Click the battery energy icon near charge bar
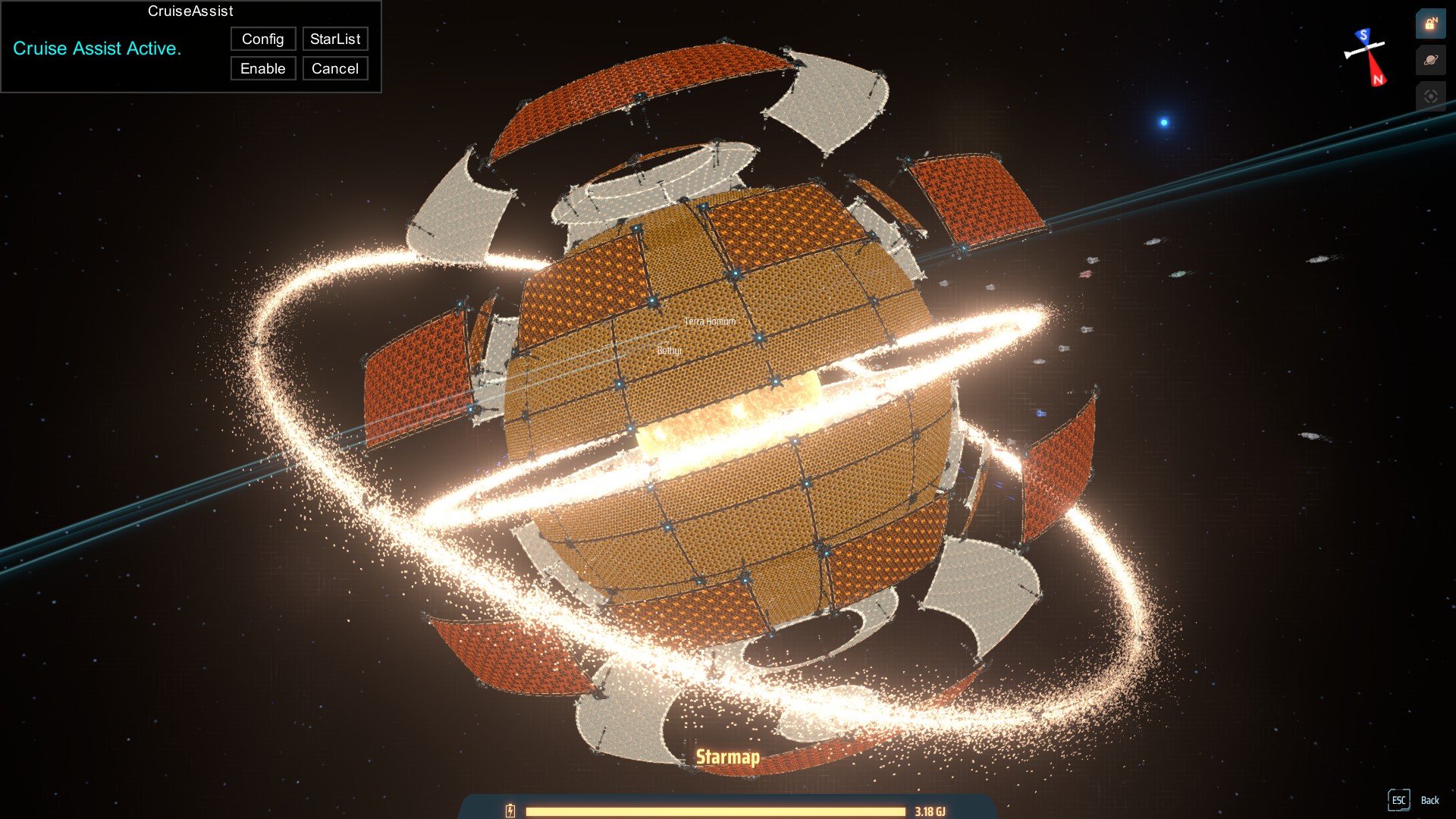1456x819 pixels. click(x=510, y=809)
